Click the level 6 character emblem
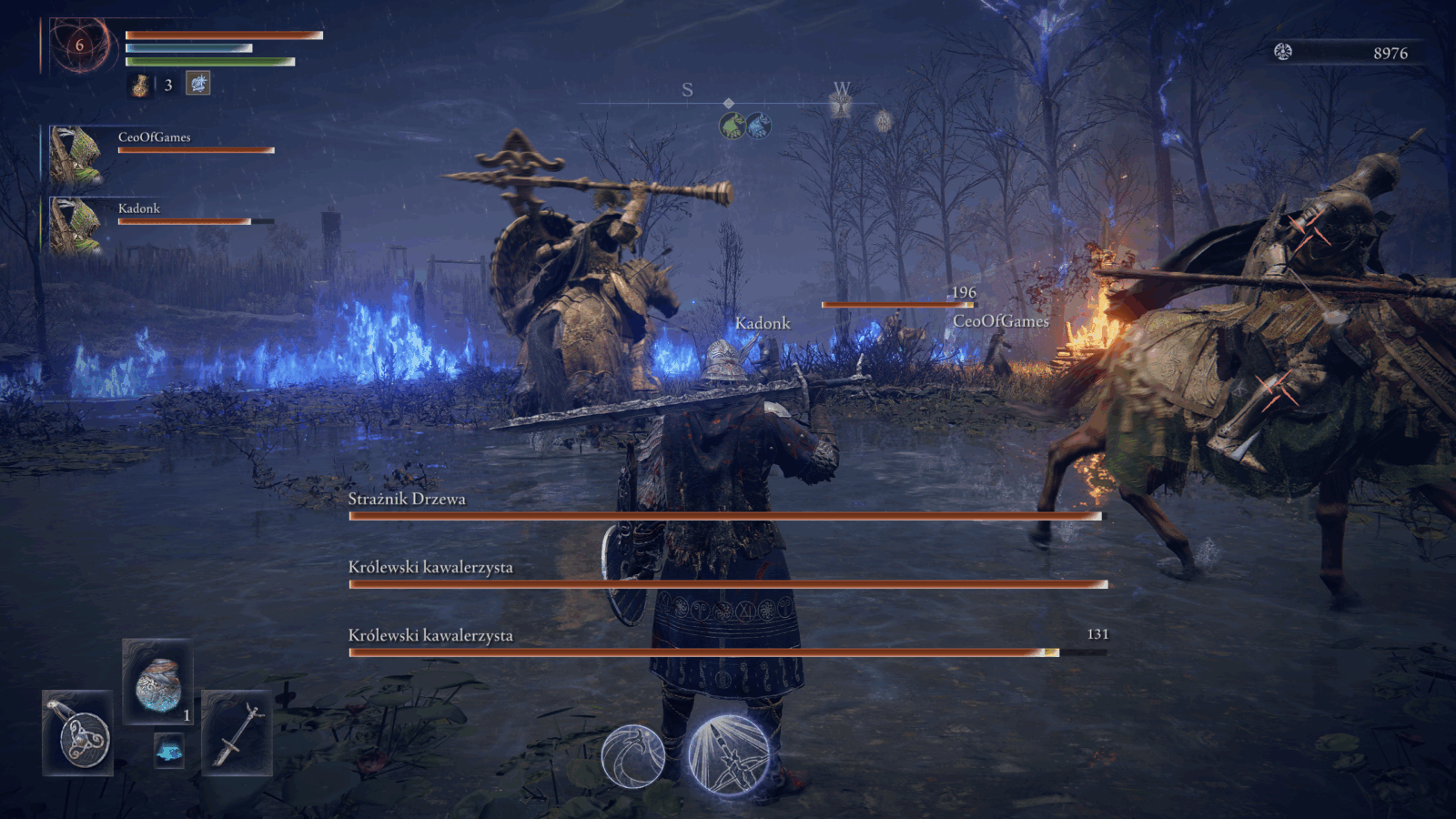The image size is (1456, 819). click(80, 45)
